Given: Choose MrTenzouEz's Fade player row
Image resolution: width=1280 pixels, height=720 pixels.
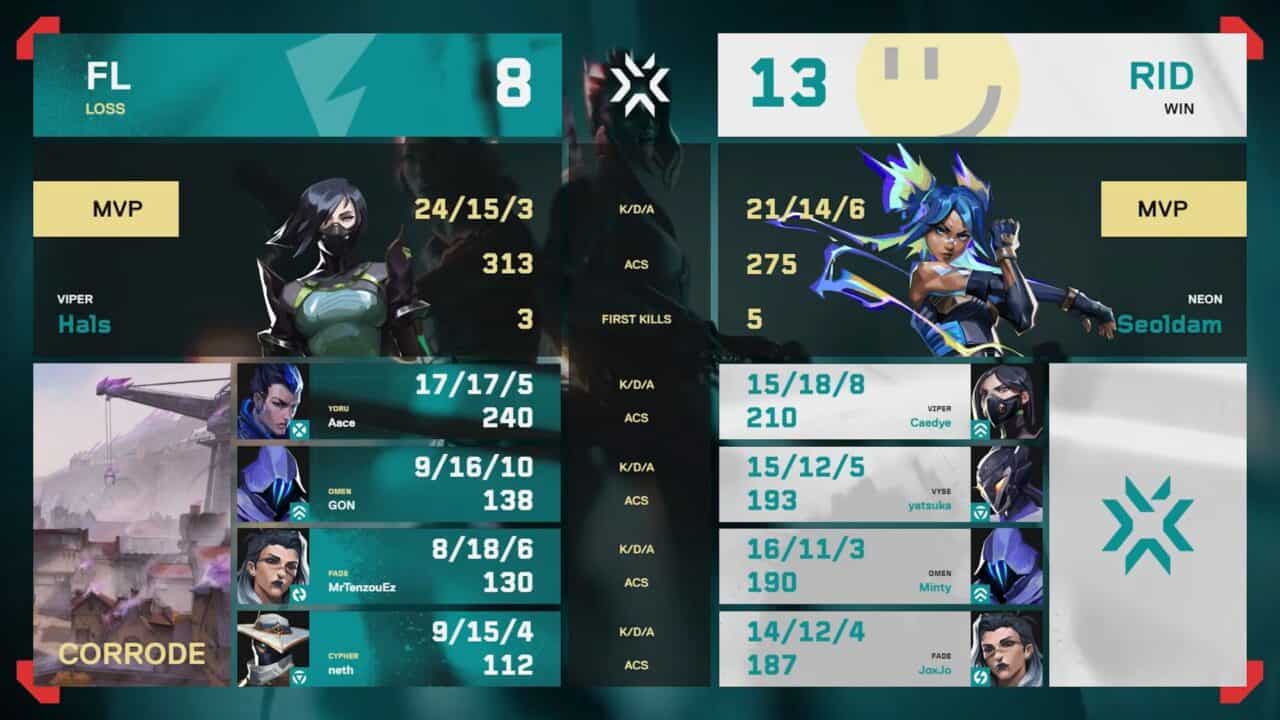Looking at the screenshot, I should click(398, 566).
